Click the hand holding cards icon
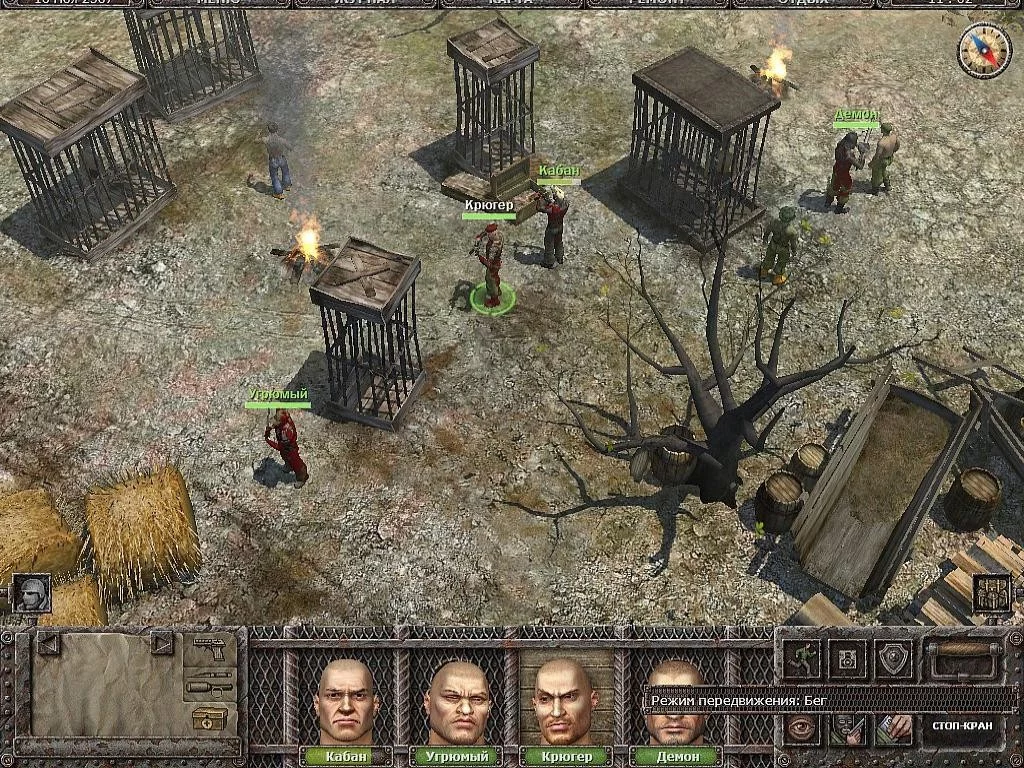Screen dimensions: 1024x768 pyautogui.click(x=894, y=729)
